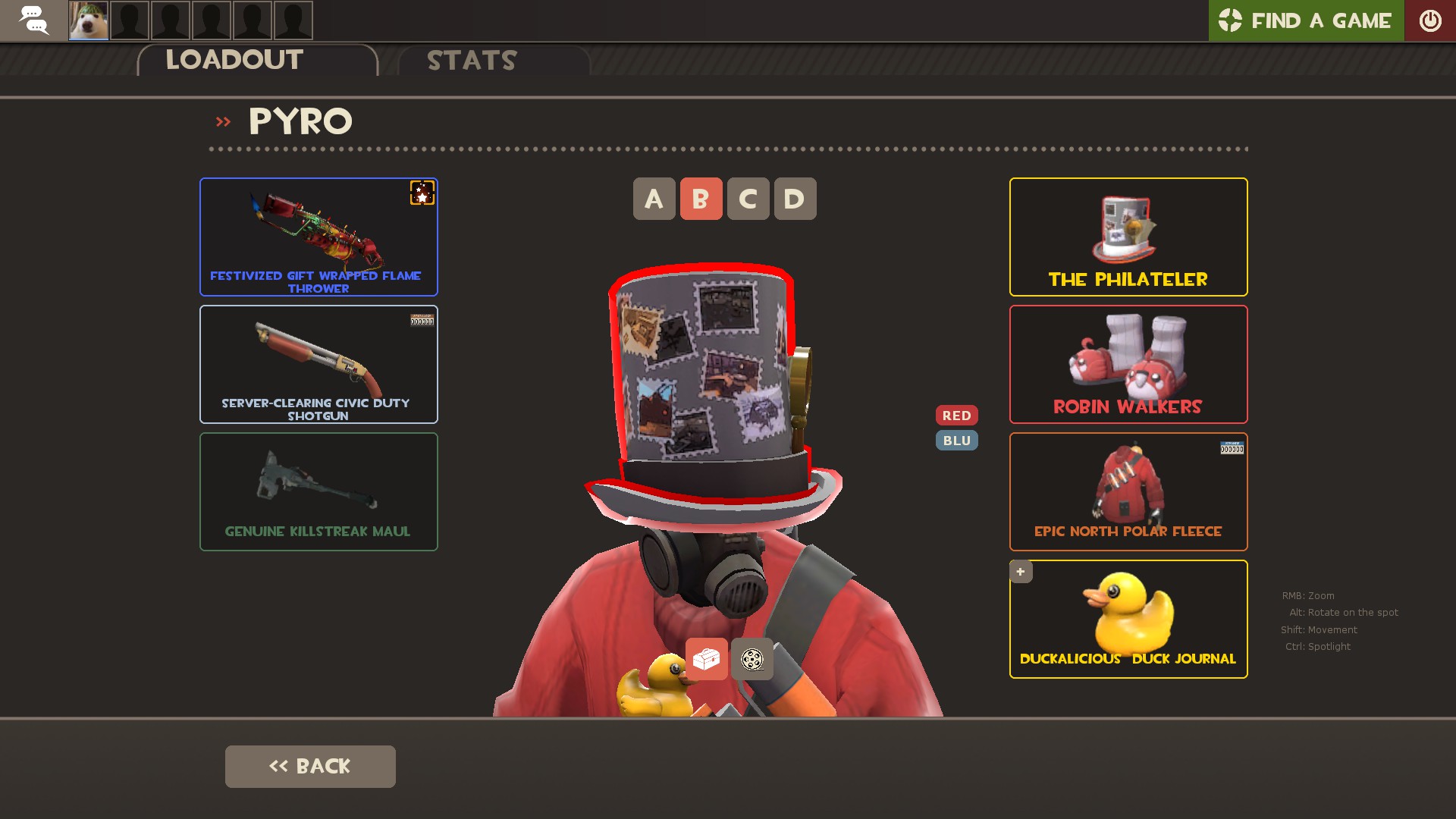Open The Philateler hat slot
This screenshot has height=819, width=1456.
(x=1128, y=237)
